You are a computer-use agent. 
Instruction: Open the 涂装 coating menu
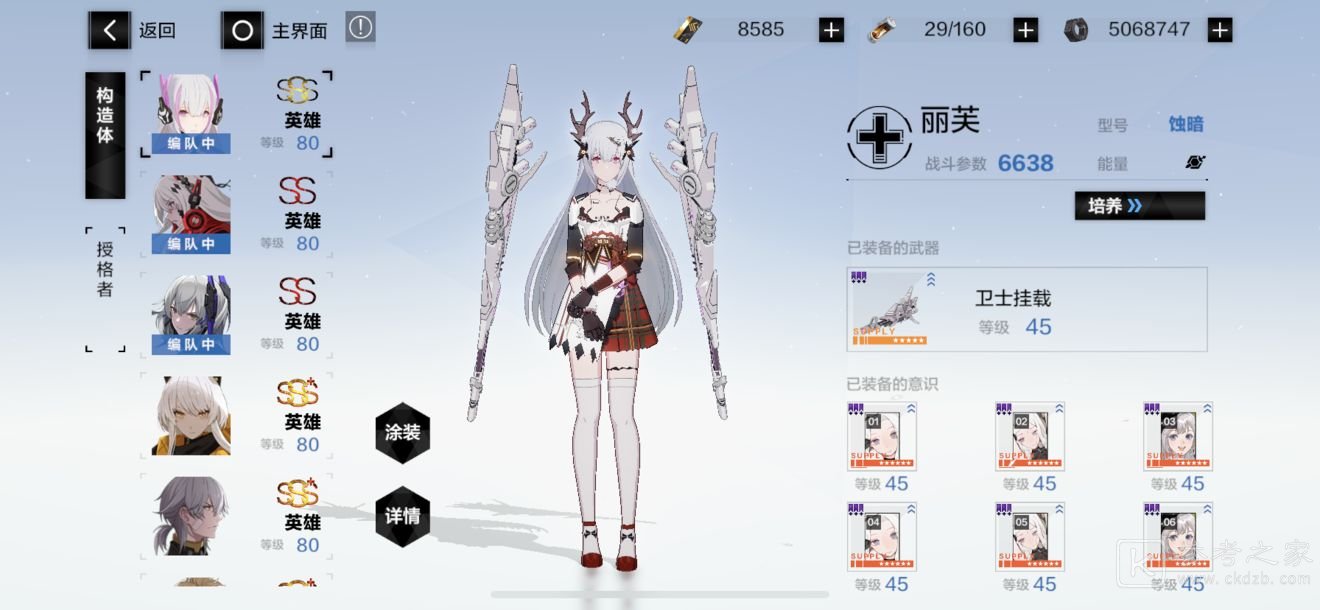[402, 433]
